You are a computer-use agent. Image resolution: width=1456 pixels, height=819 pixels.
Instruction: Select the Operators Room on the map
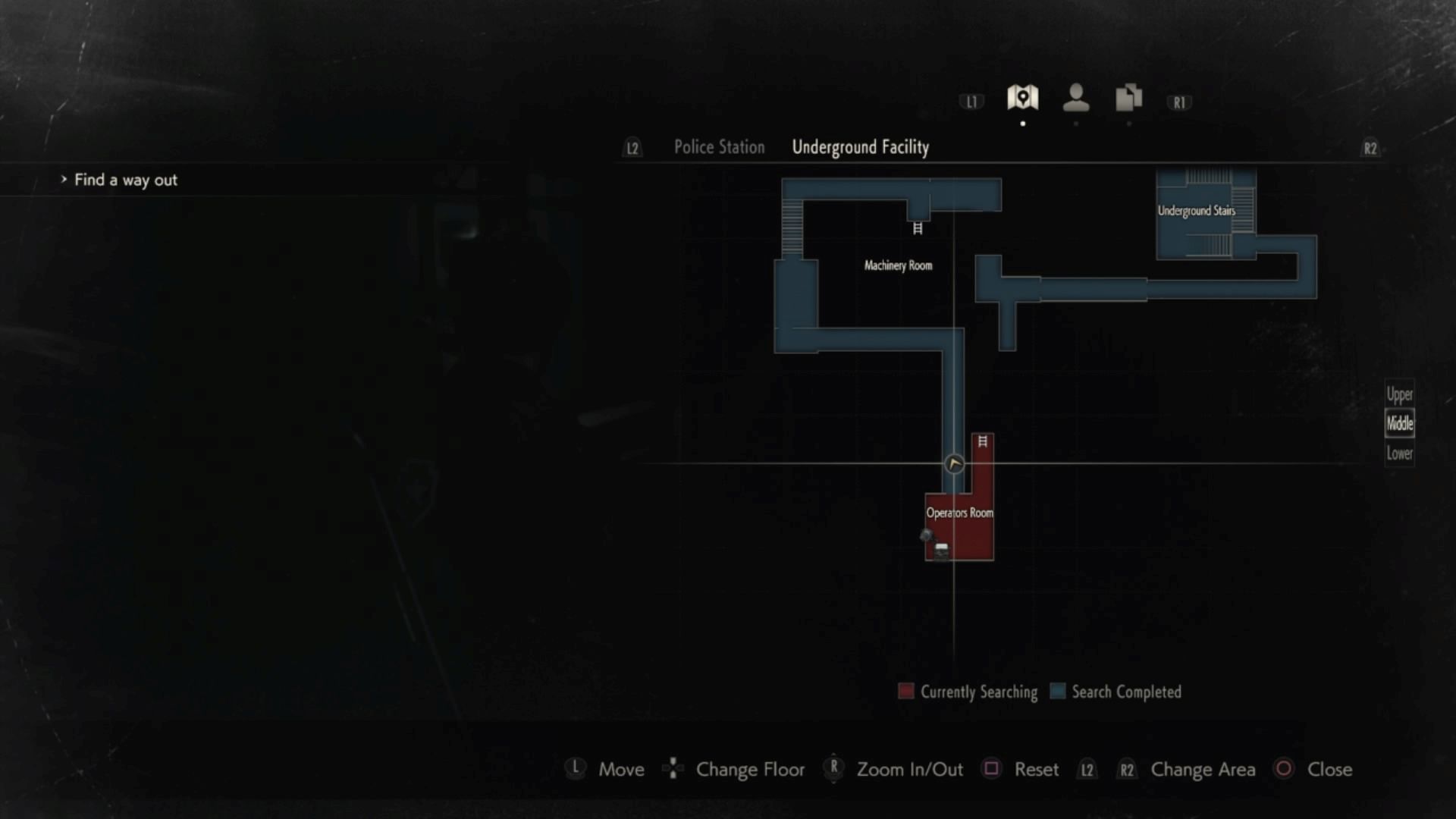(x=959, y=513)
